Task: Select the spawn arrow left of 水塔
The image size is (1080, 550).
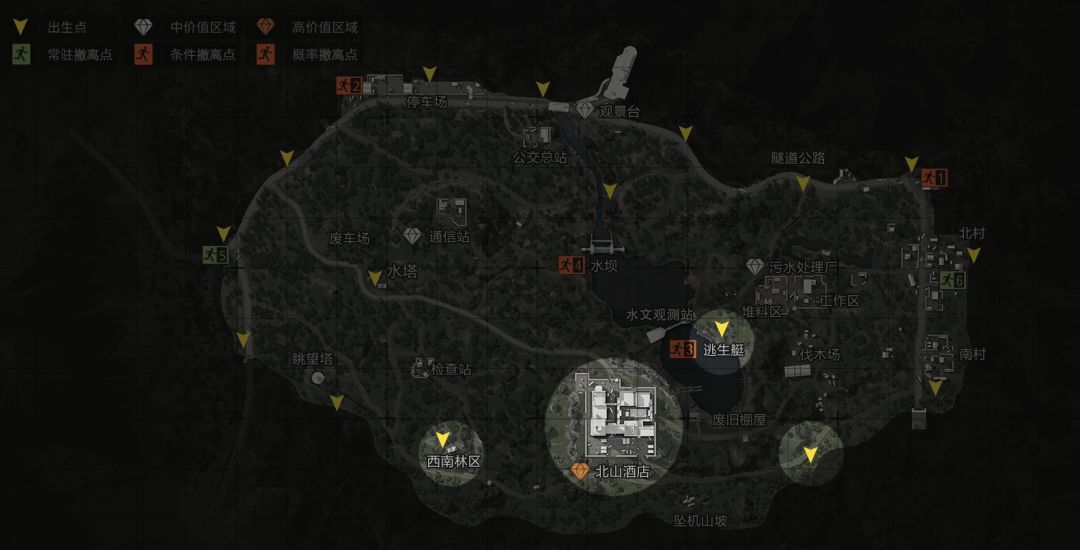Action: click(375, 278)
